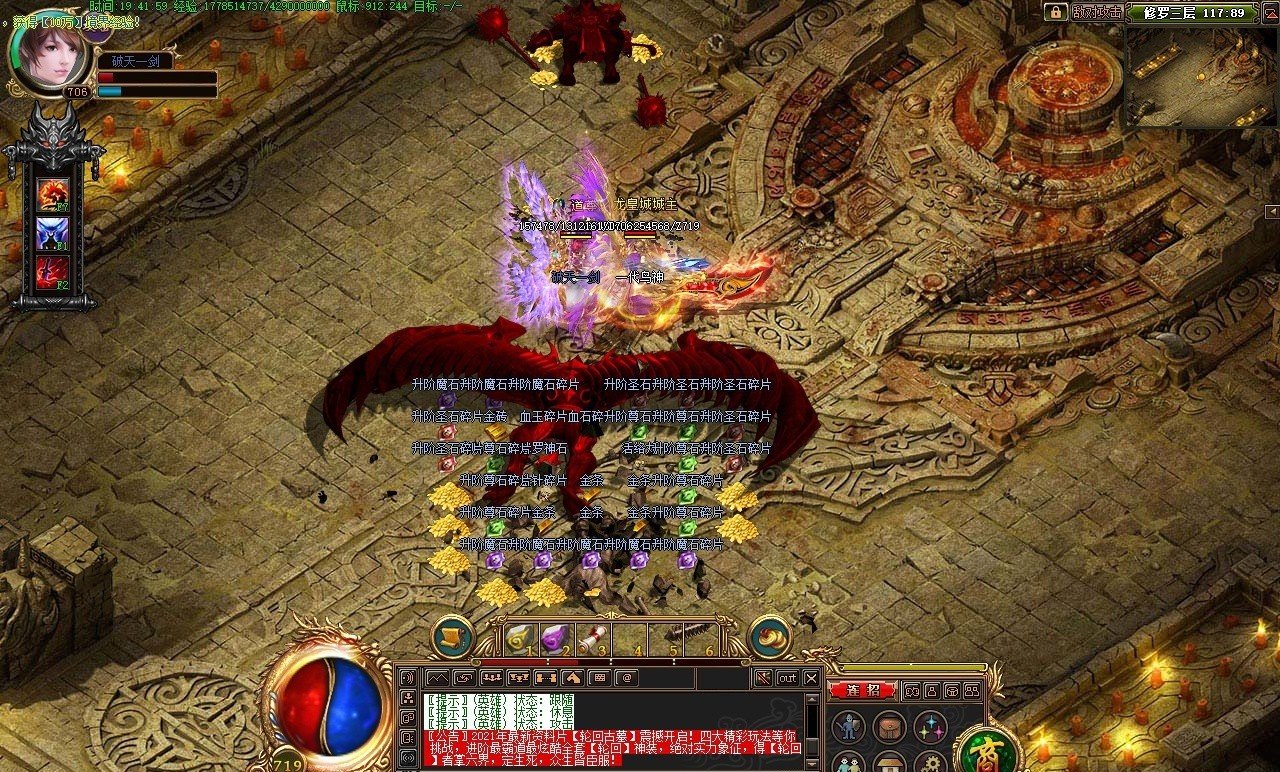
Task: Close the chat panel with the X
Action: pos(811,678)
